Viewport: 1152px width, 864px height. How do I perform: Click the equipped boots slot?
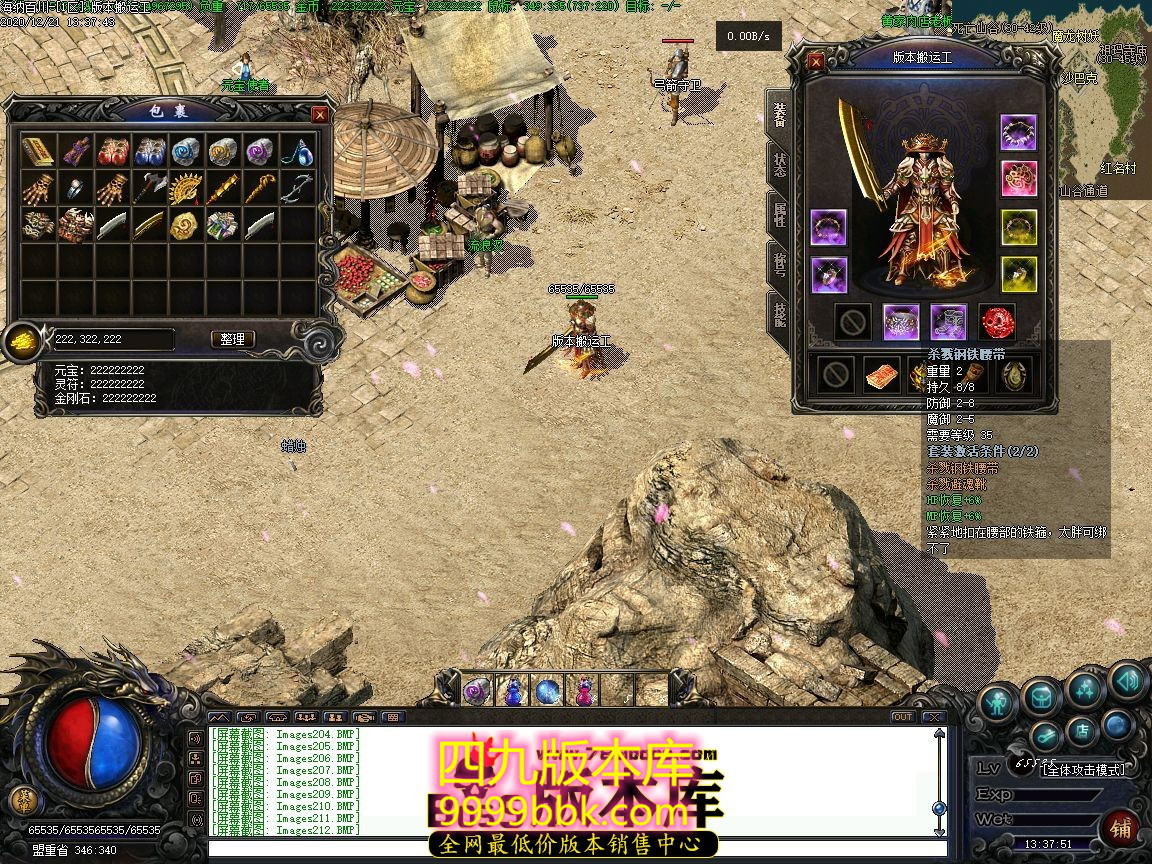pos(948,322)
